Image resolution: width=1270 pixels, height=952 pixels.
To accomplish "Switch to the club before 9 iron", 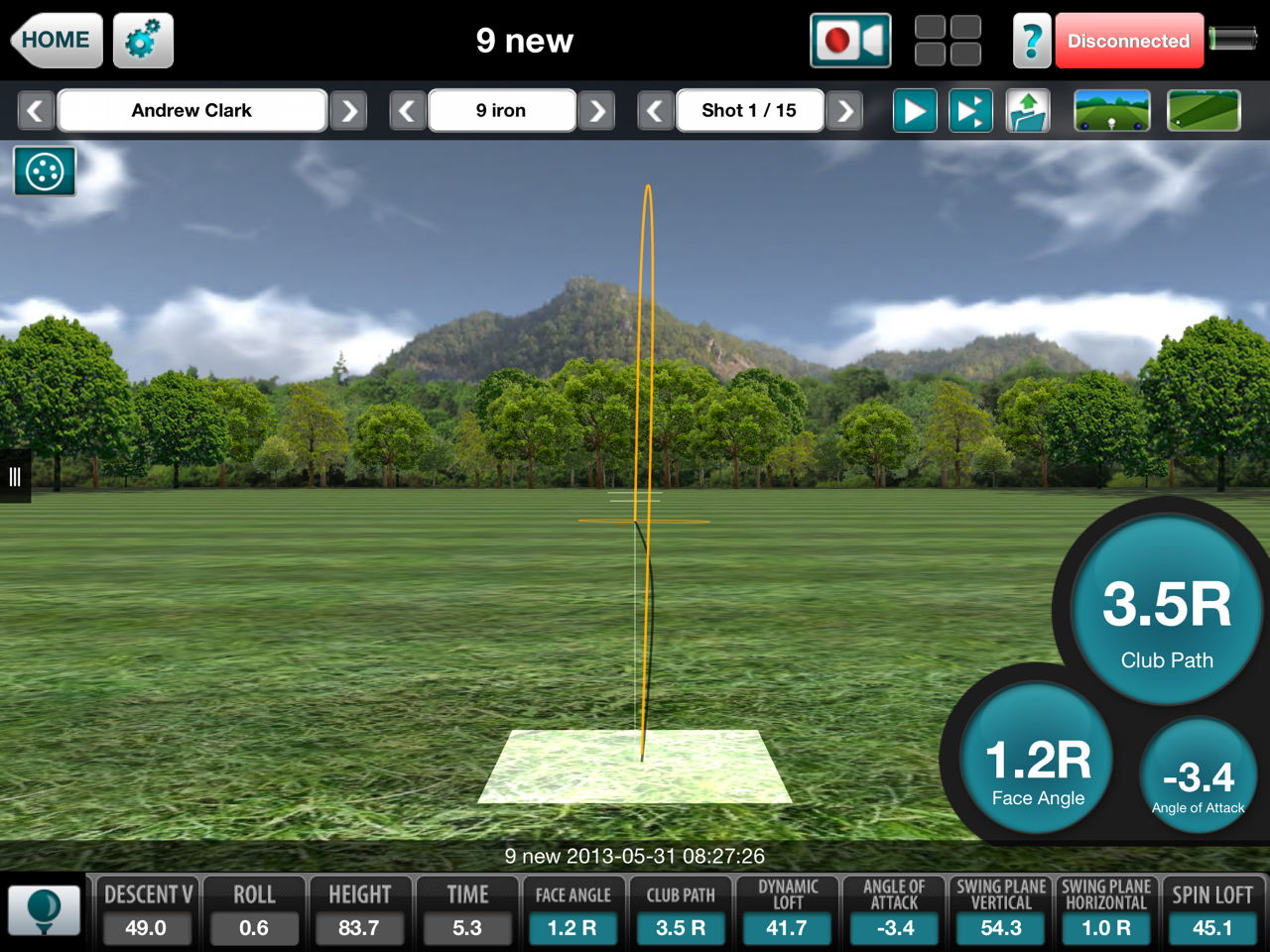I will [407, 110].
